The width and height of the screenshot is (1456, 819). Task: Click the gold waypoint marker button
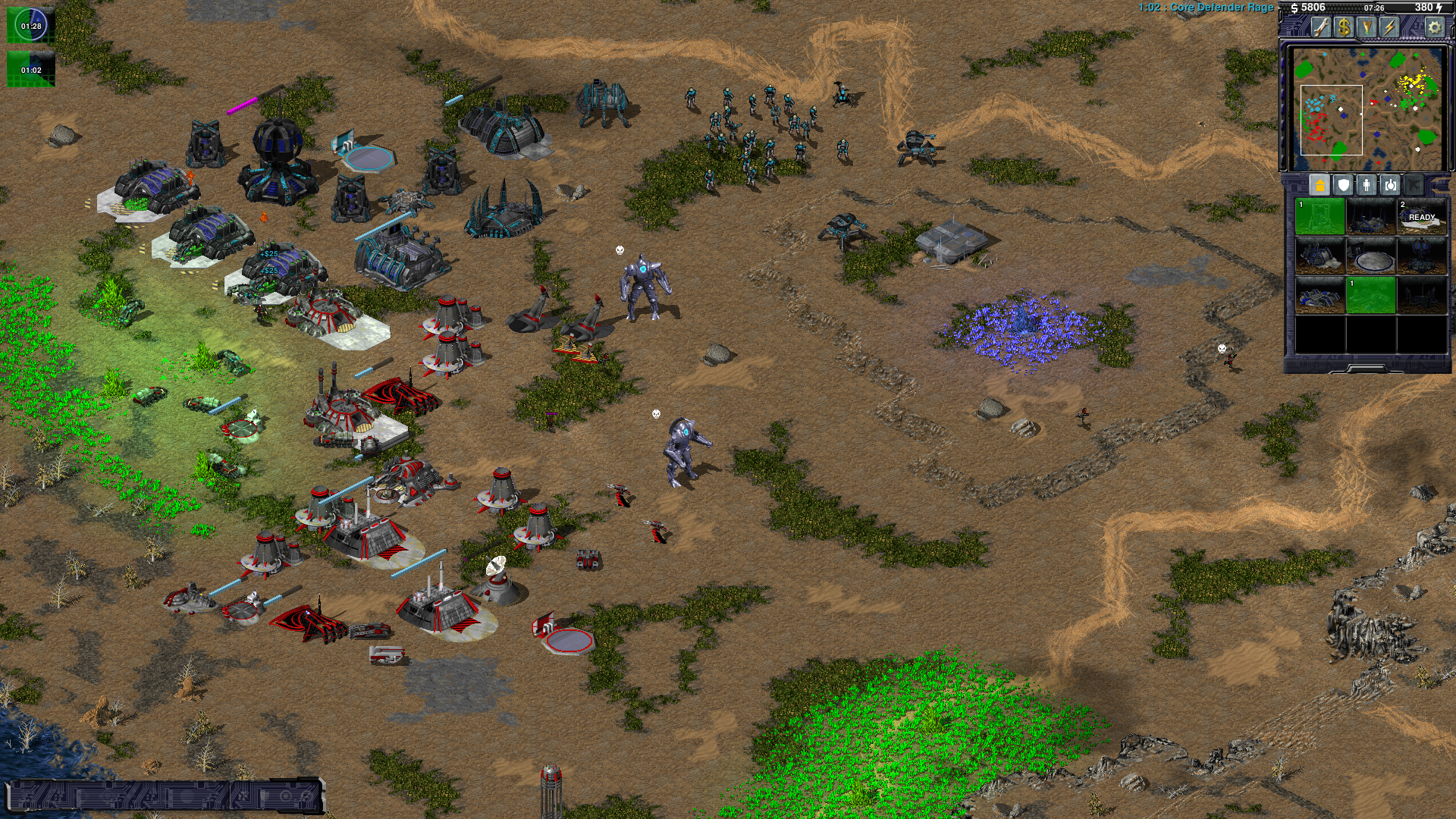click(1367, 27)
